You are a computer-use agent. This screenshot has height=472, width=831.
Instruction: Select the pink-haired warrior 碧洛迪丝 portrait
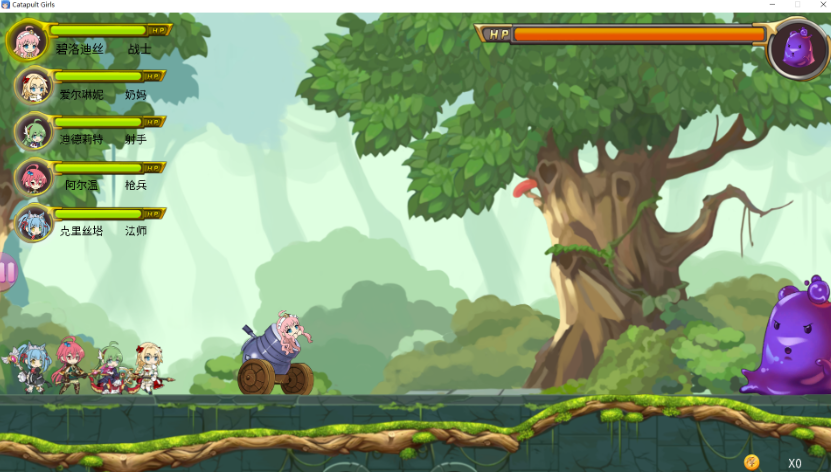tap(28, 40)
